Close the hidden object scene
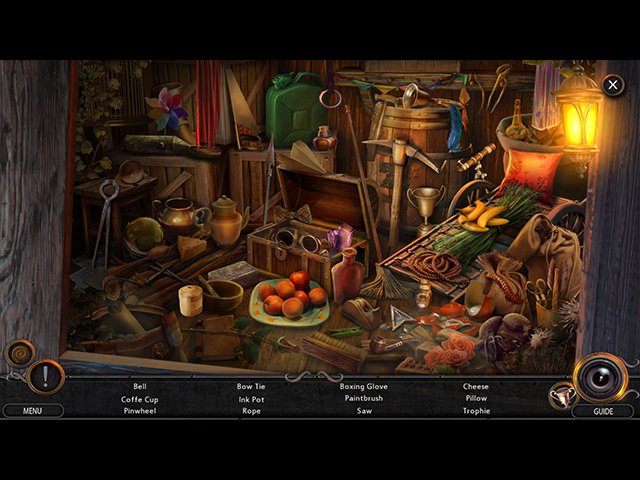The width and height of the screenshot is (640, 480). point(612,86)
